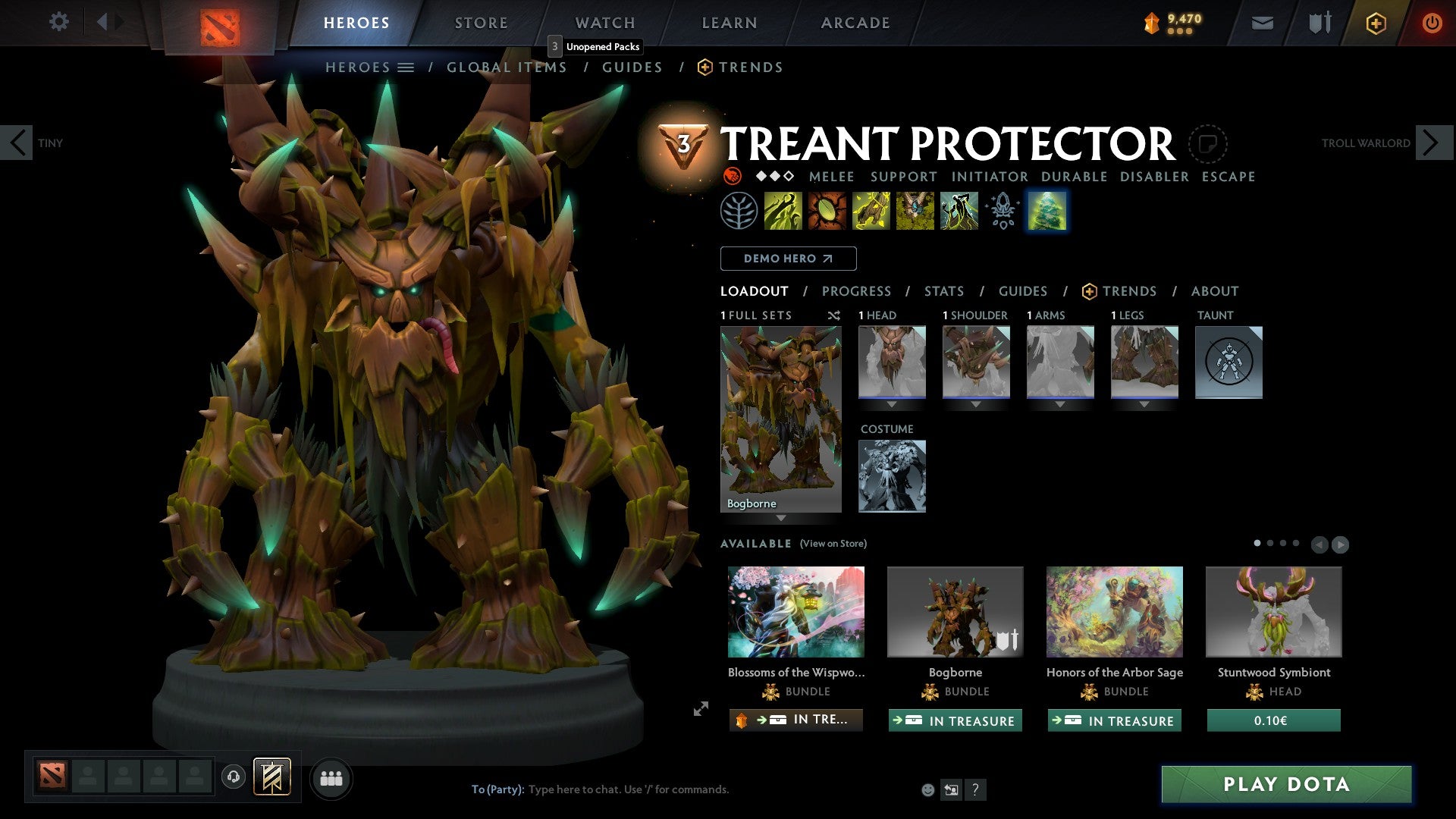Click the Overgrowth ability icon
Image resolution: width=1456 pixels, height=819 pixels.
pyautogui.click(x=959, y=212)
